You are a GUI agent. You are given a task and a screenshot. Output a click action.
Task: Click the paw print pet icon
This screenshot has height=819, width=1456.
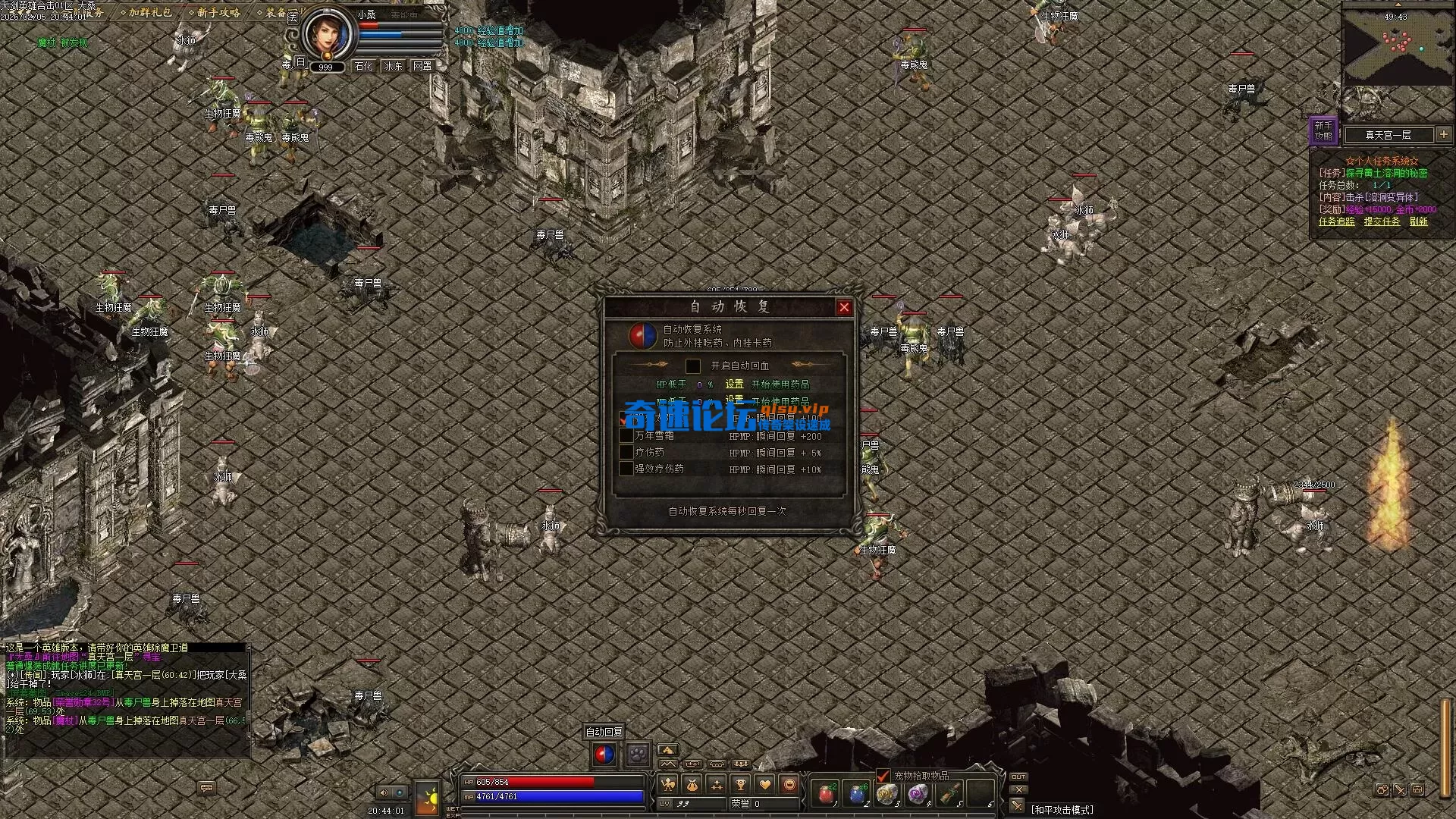point(637,755)
